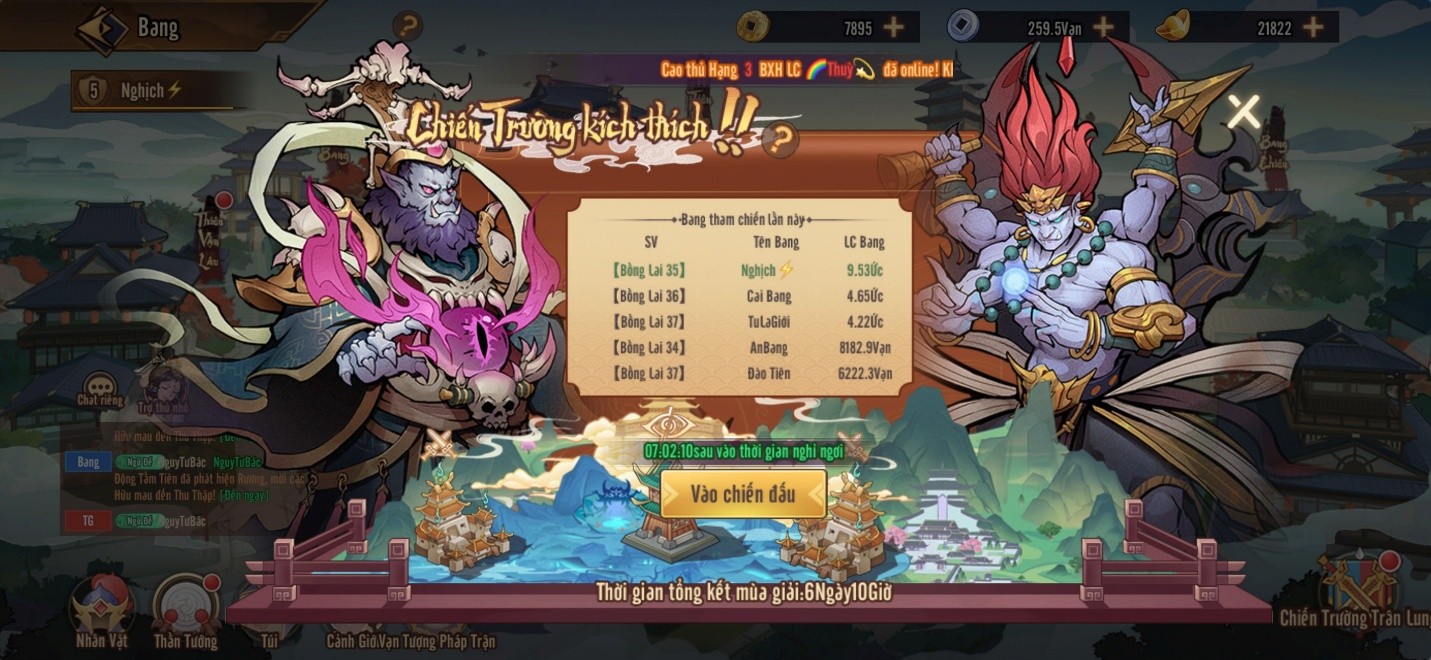Follow the Đến ngay link in chat
This screenshot has width=1431, height=660.
click(245, 495)
